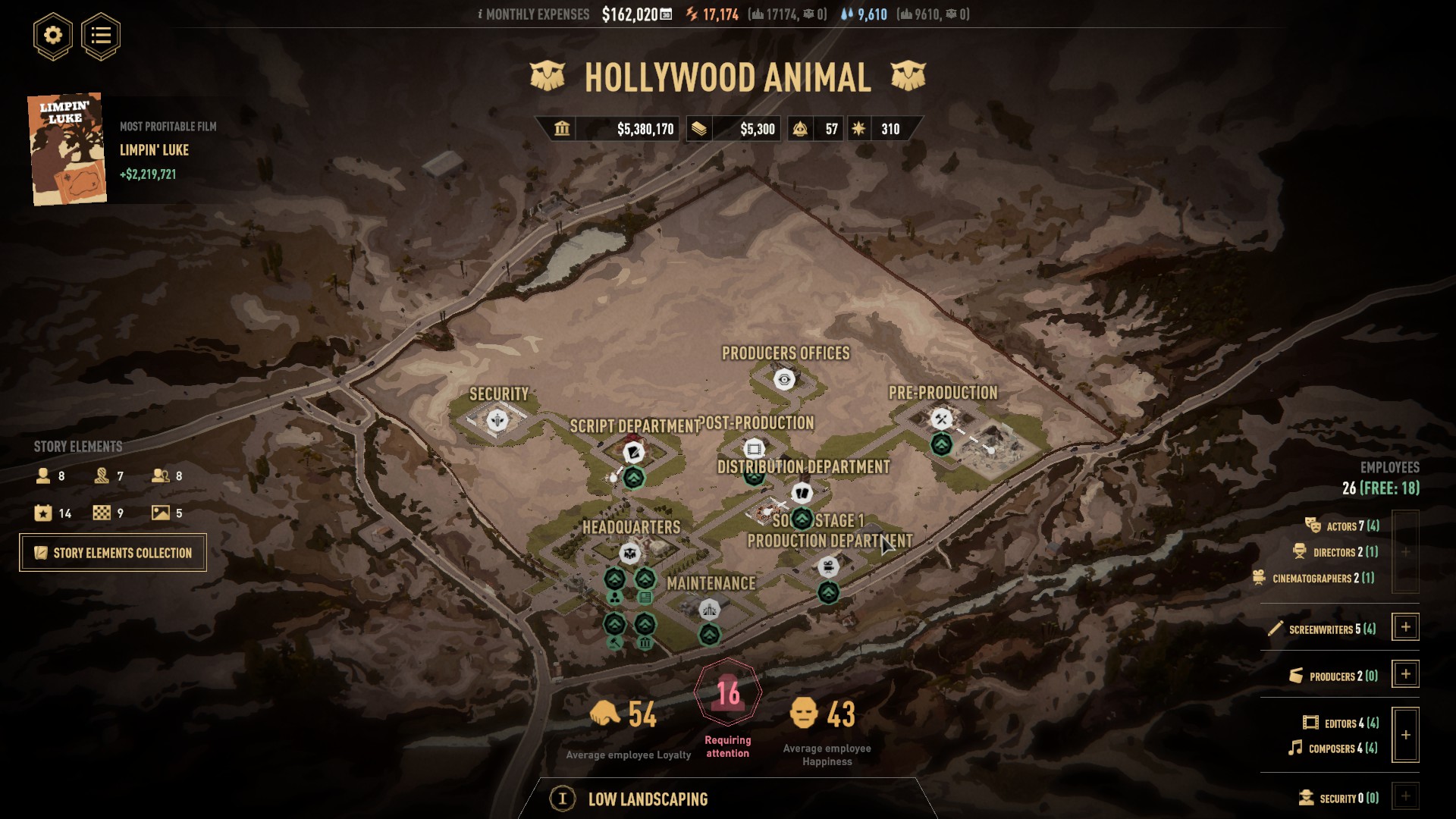Select the Limpin' Luke film poster
The image size is (1456, 819).
[67, 149]
